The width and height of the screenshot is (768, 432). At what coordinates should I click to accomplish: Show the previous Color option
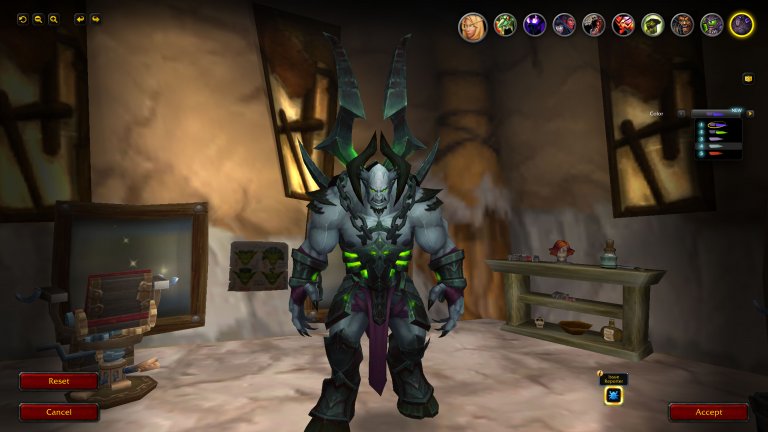point(682,114)
